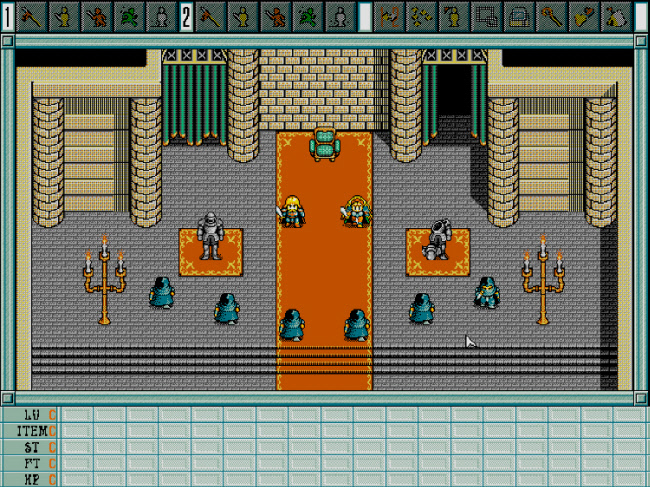Select player 2's yellow shield-bearer stance icon
The width and height of the screenshot is (650, 487).
pyautogui.click(x=243, y=16)
